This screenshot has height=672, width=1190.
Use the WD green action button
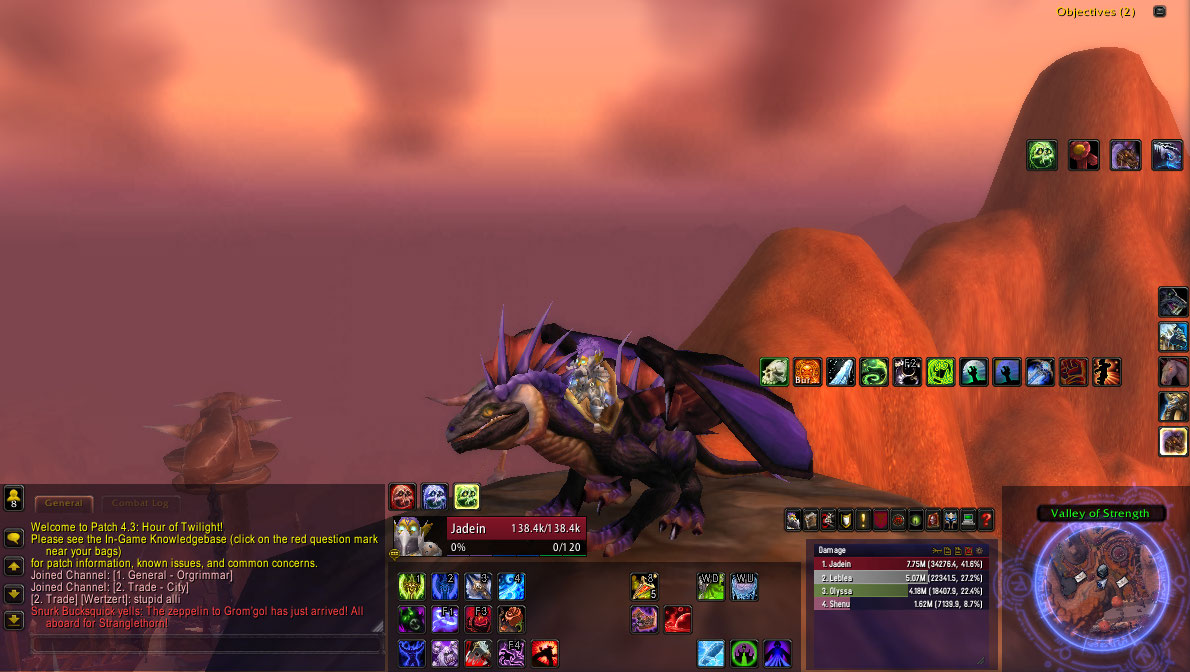tap(710, 586)
